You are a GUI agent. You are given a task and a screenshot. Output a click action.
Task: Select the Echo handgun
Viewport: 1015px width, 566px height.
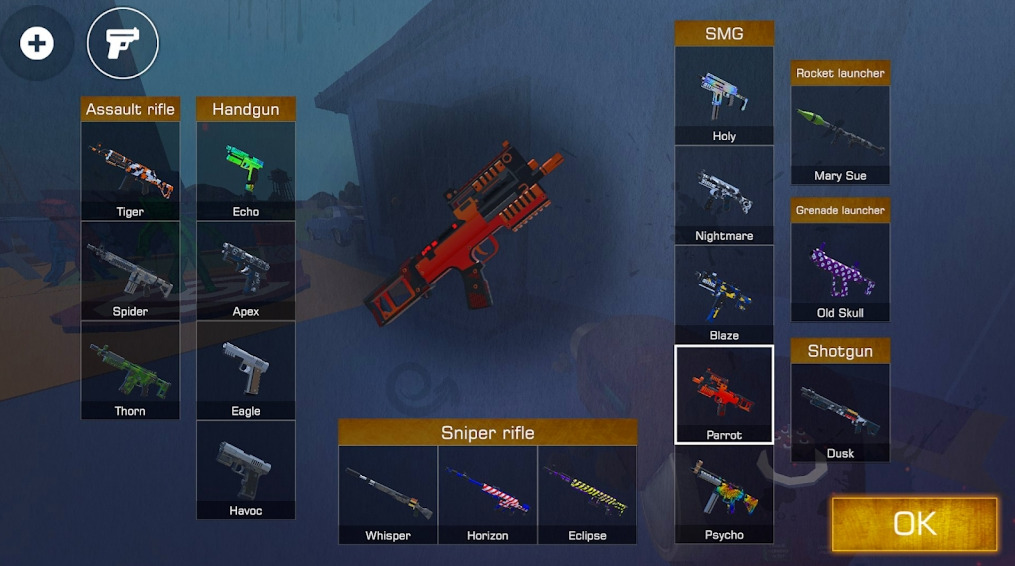[246, 171]
